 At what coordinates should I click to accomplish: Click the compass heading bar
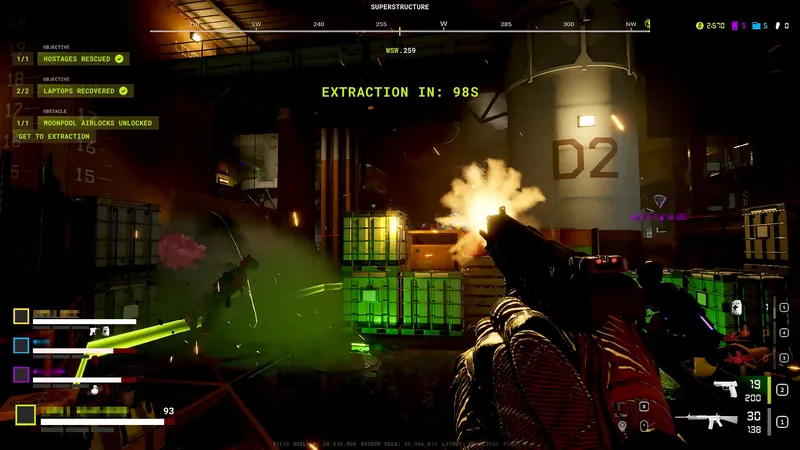click(x=400, y=30)
